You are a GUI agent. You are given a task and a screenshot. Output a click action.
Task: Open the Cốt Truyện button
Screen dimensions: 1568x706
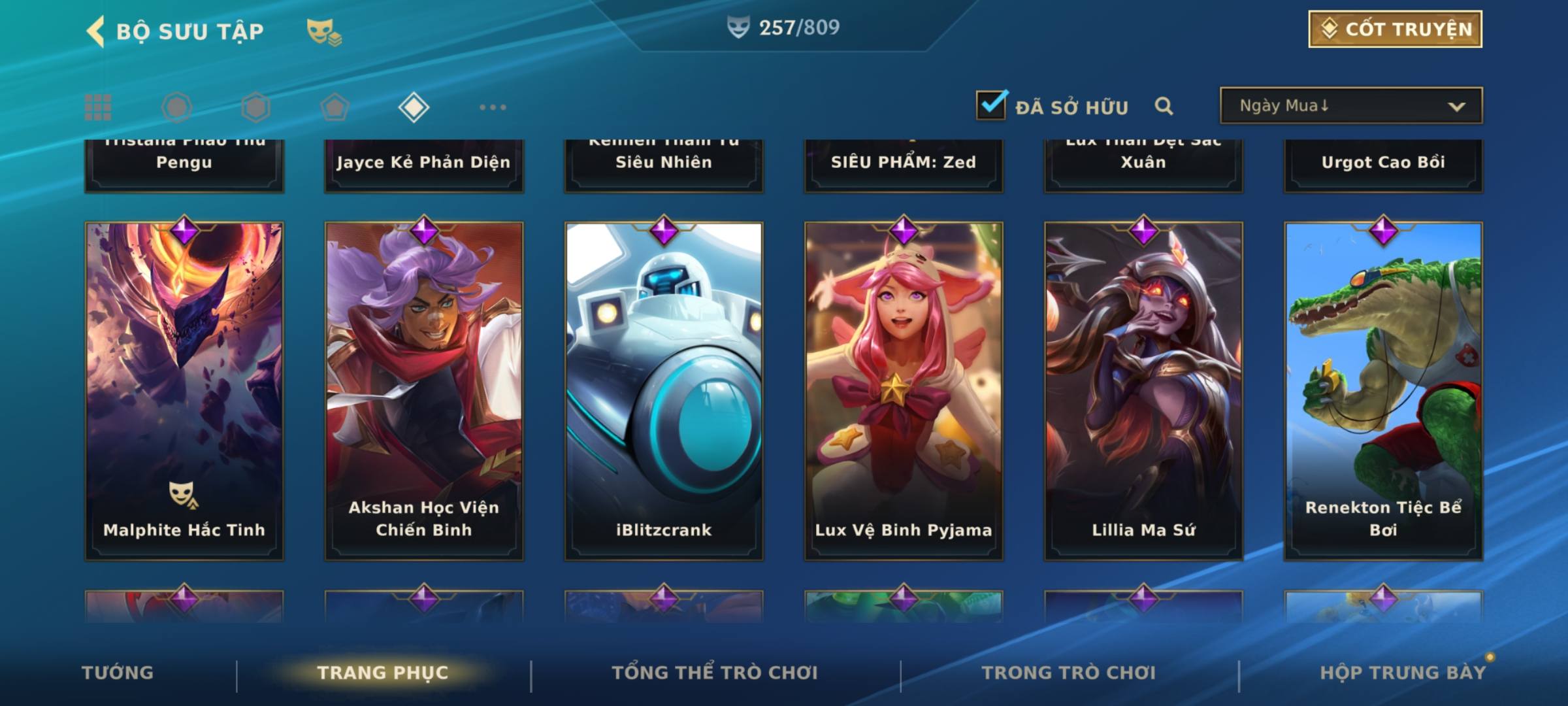[x=1395, y=29]
